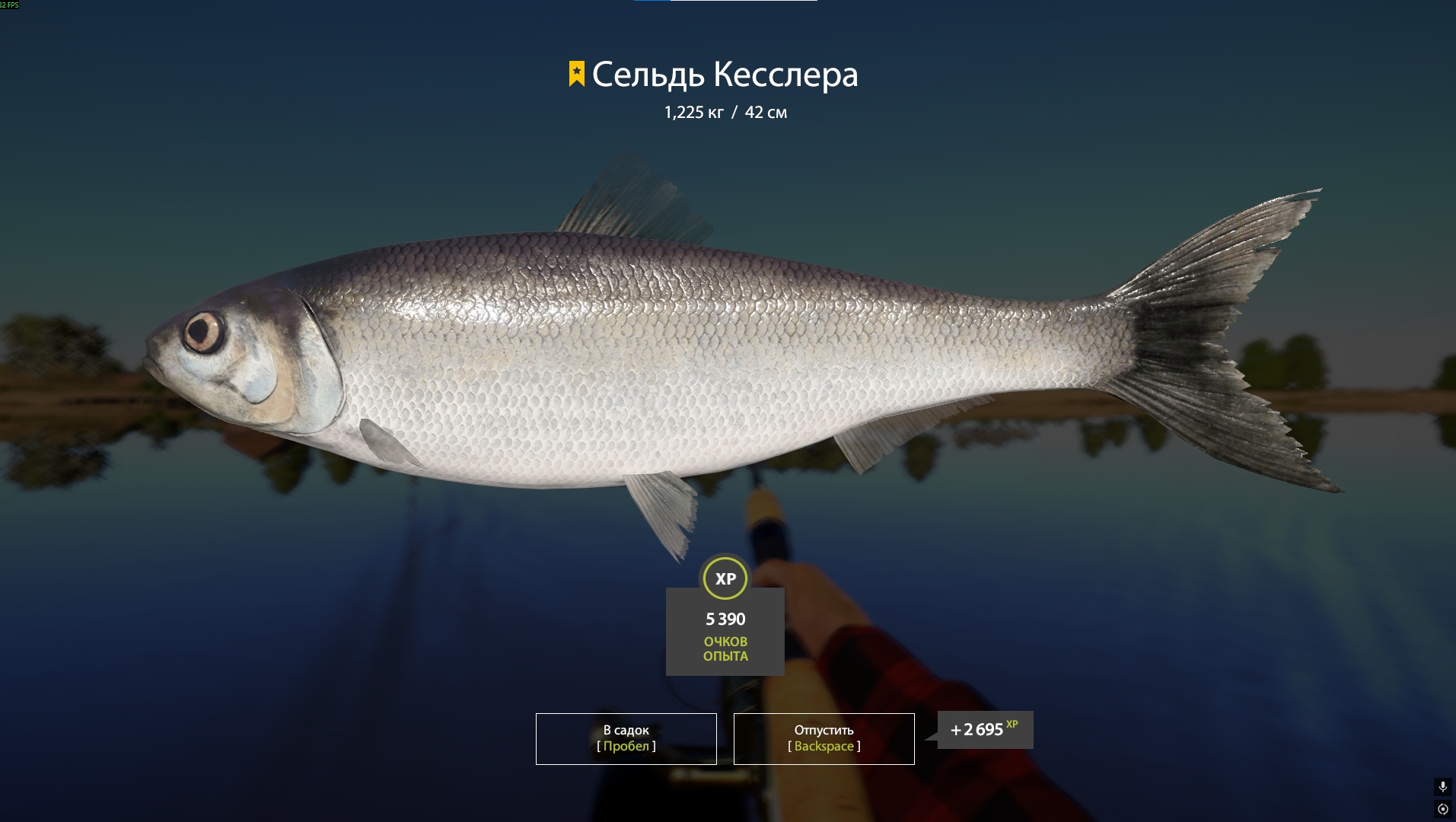Click the microphone overlay icon
This screenshot has width=1456, height=822.
click(x=1442, y=787)
